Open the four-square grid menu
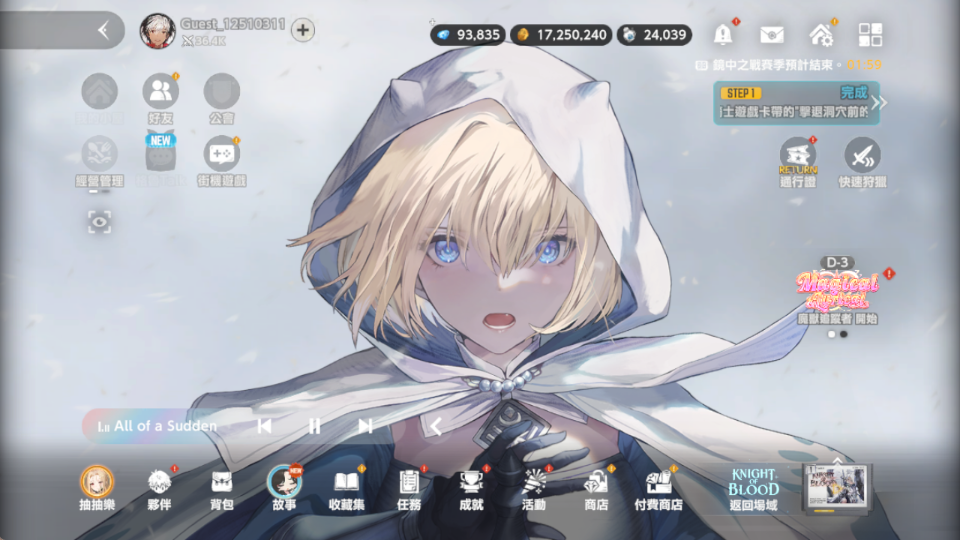Viewport: 960px width, 540px height. [x=870, y=34]
